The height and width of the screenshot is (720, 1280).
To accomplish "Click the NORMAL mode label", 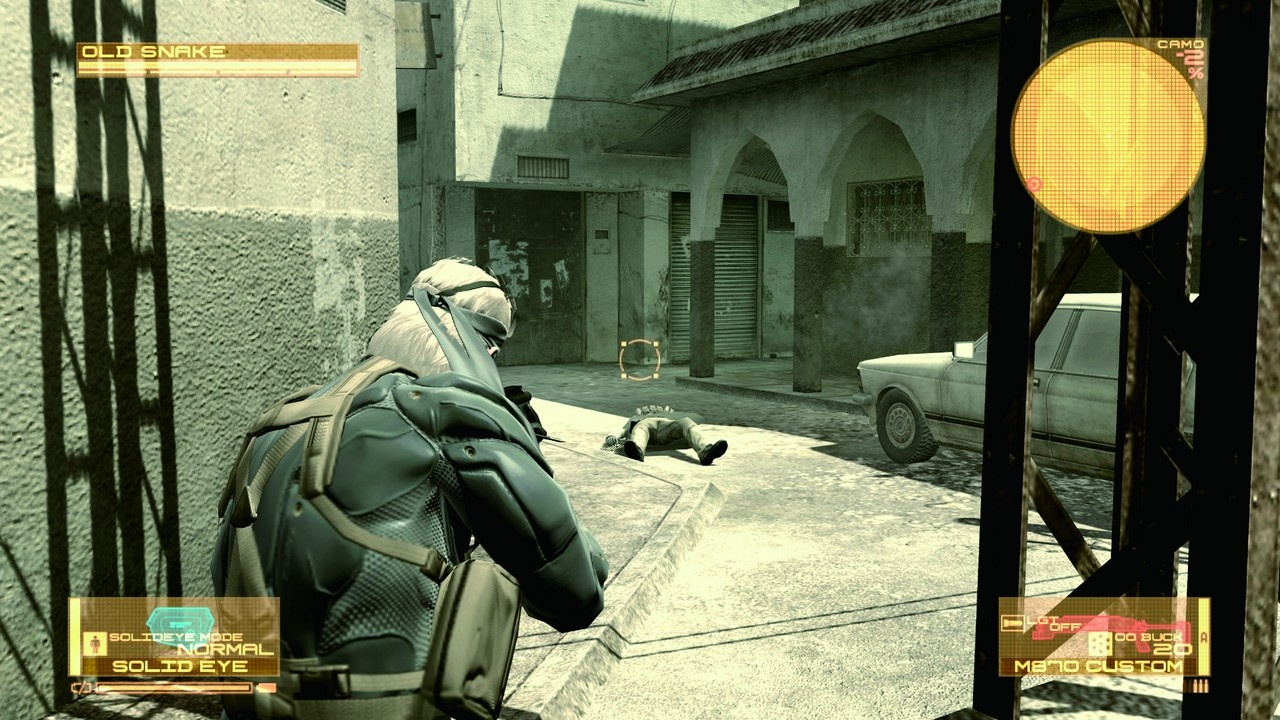I will pyautogui.click(x=225, y=647).
